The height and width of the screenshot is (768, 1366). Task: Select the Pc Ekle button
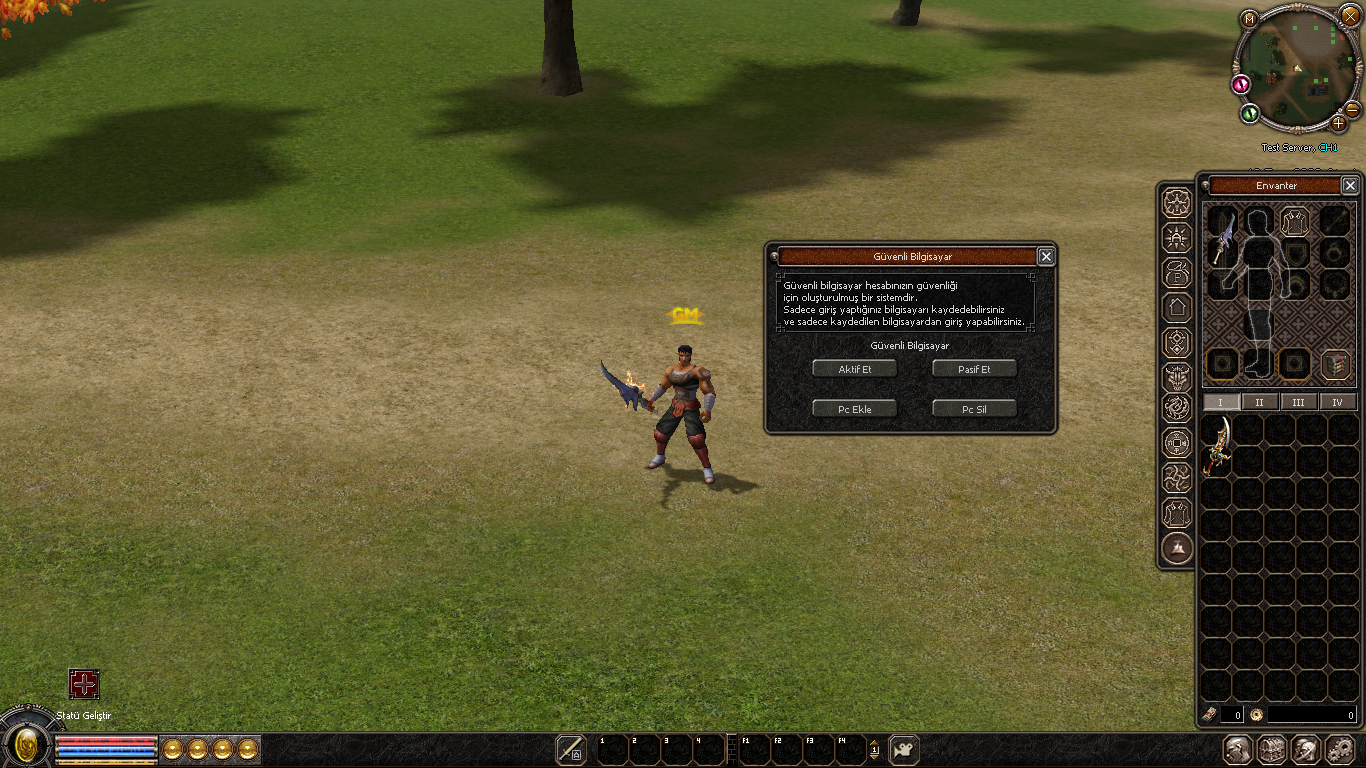854,409
